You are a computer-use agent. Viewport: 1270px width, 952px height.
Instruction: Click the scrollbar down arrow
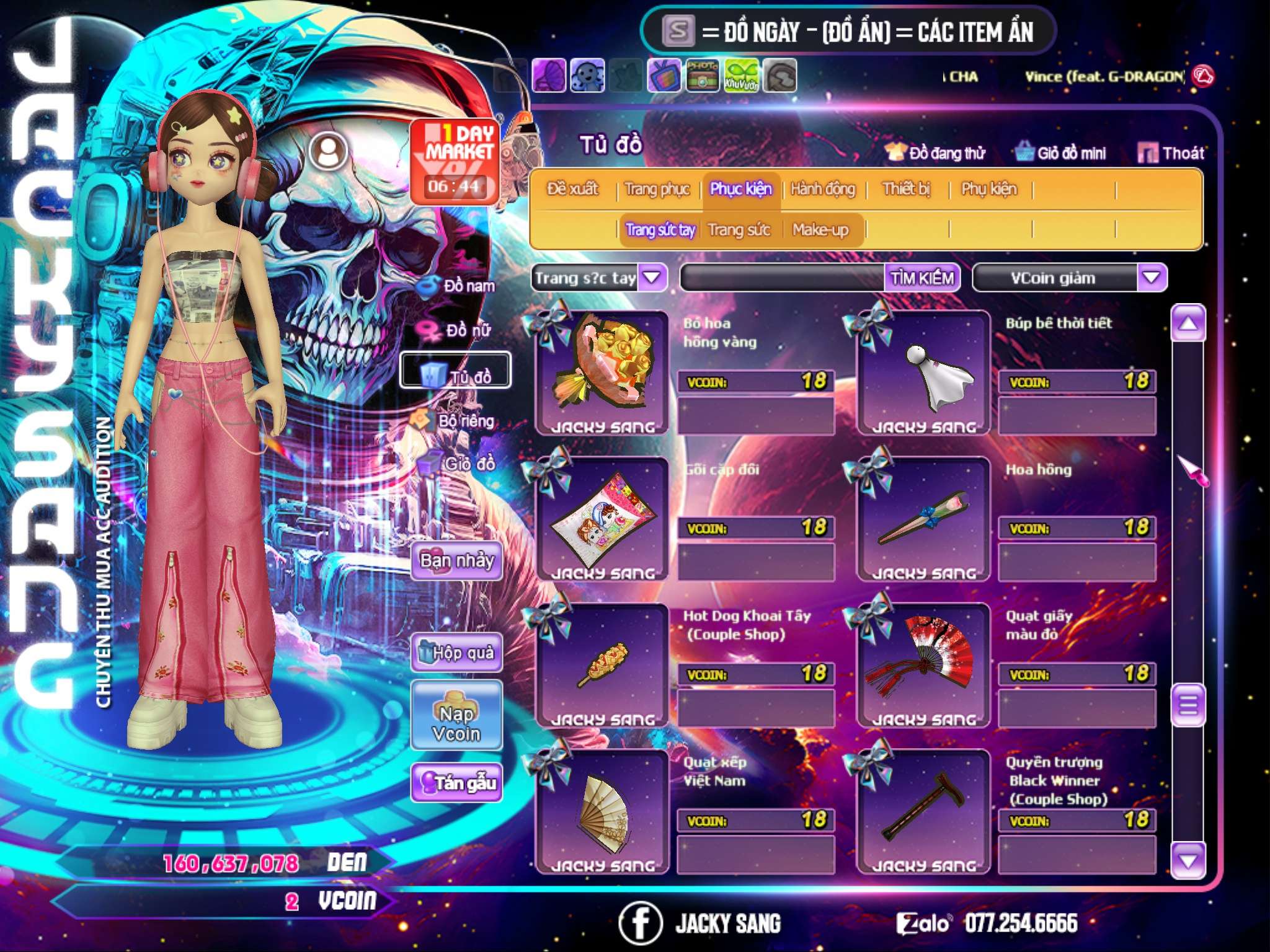pyautogui.click(x=1188, y=860)
